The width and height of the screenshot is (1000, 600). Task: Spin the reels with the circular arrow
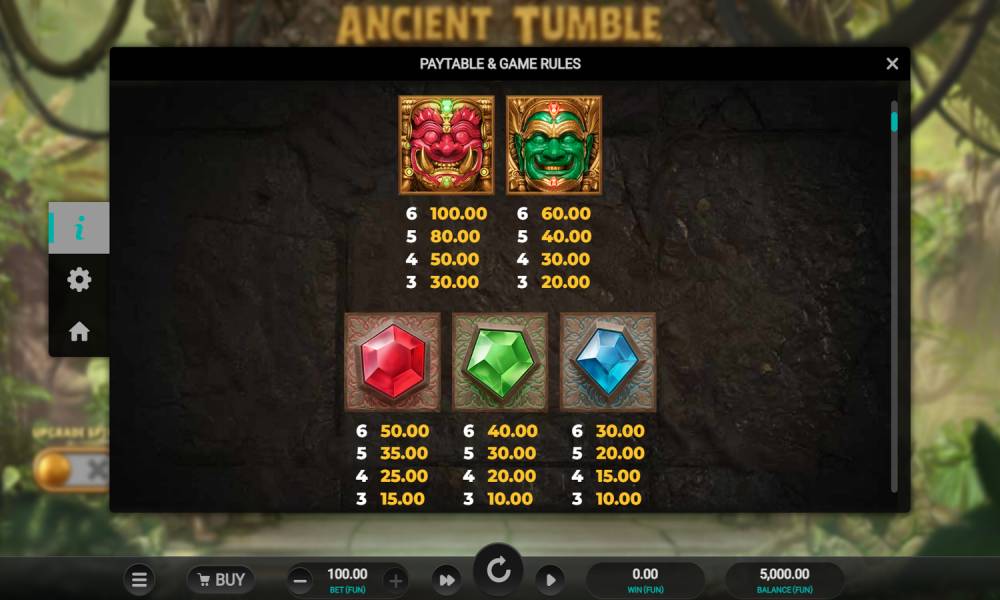point(498,572)
